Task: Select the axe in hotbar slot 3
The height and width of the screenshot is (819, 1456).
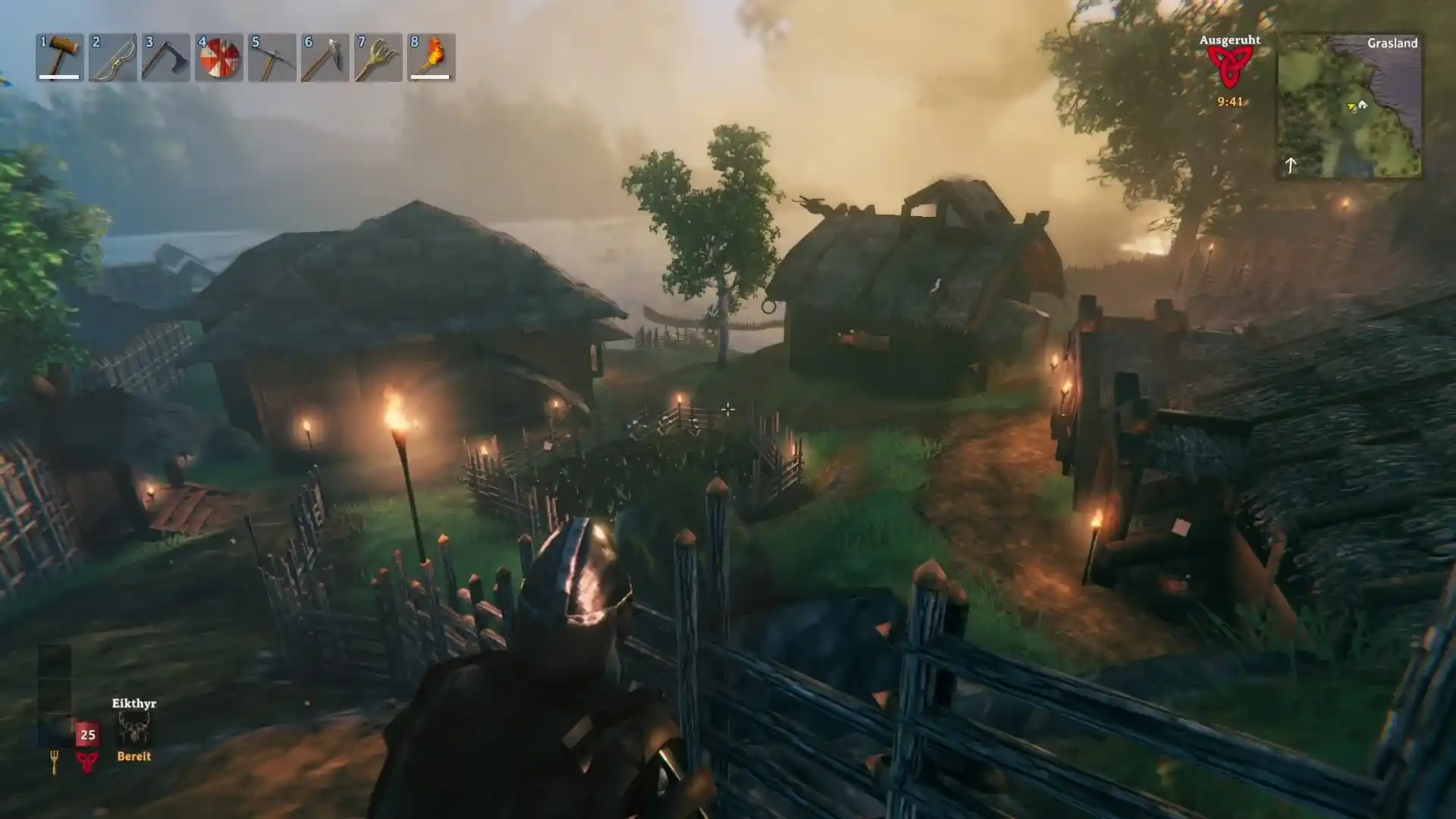Action: (164, 57)
